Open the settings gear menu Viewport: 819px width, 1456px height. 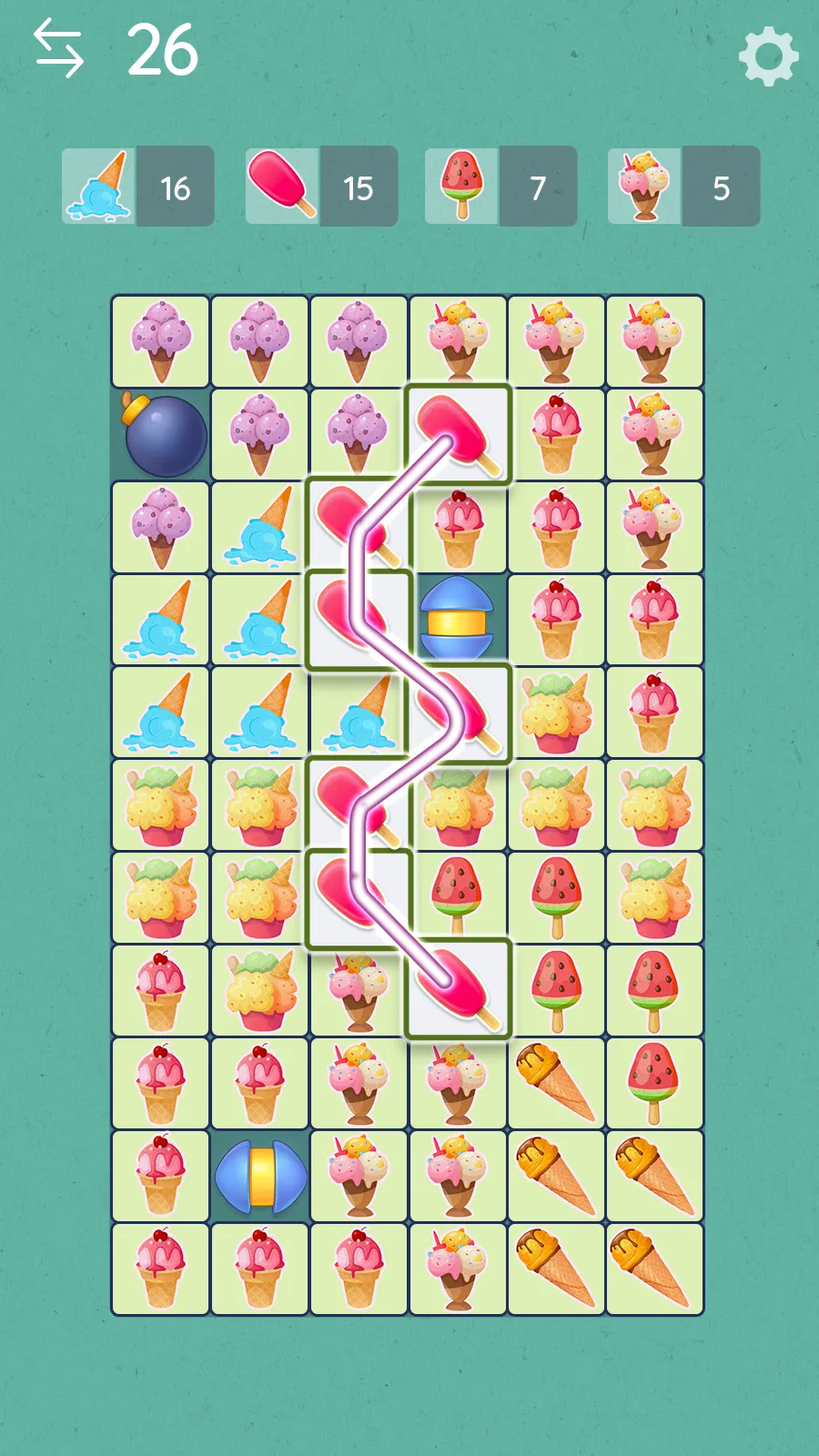click(x=768, y=56)
